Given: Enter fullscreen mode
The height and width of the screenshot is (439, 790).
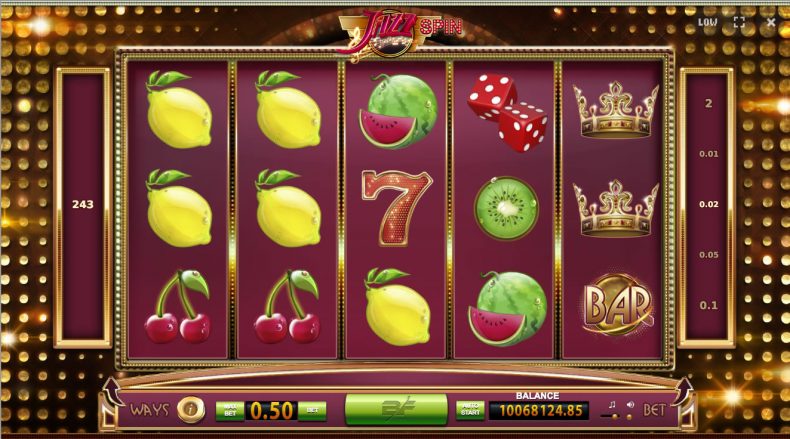Looking at the screenshot, I should [x=739, y=21].
